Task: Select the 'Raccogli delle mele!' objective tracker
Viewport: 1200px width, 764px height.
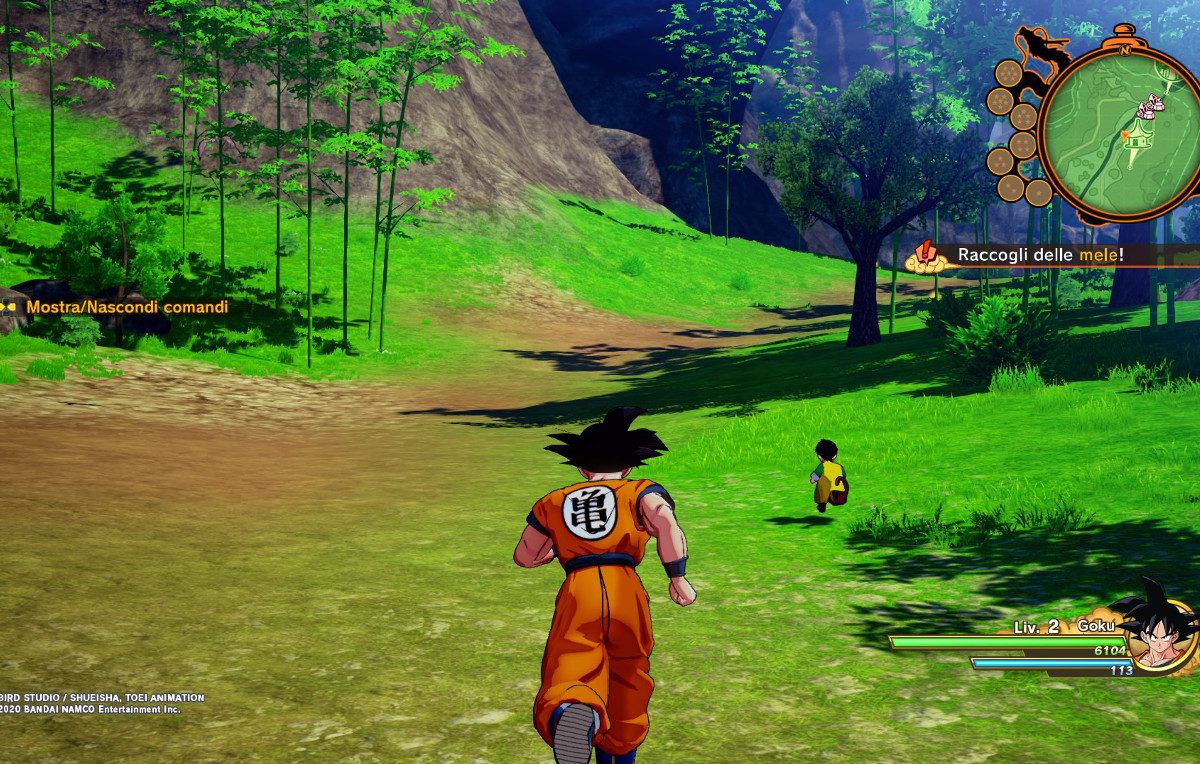Action: click(x=1040, y=255)
